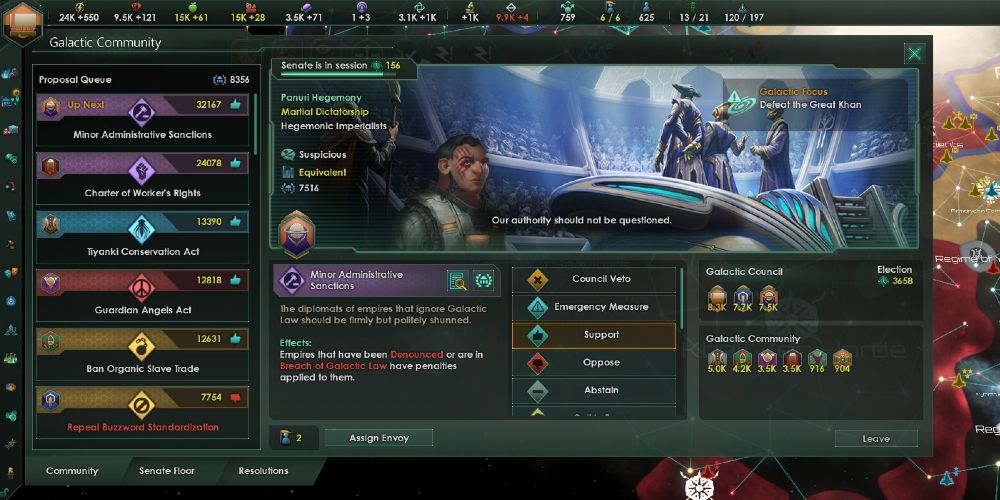Click the Panuri Hegemony empire emblem
Screen dimensions: 1000x500
tap(296, 237)
